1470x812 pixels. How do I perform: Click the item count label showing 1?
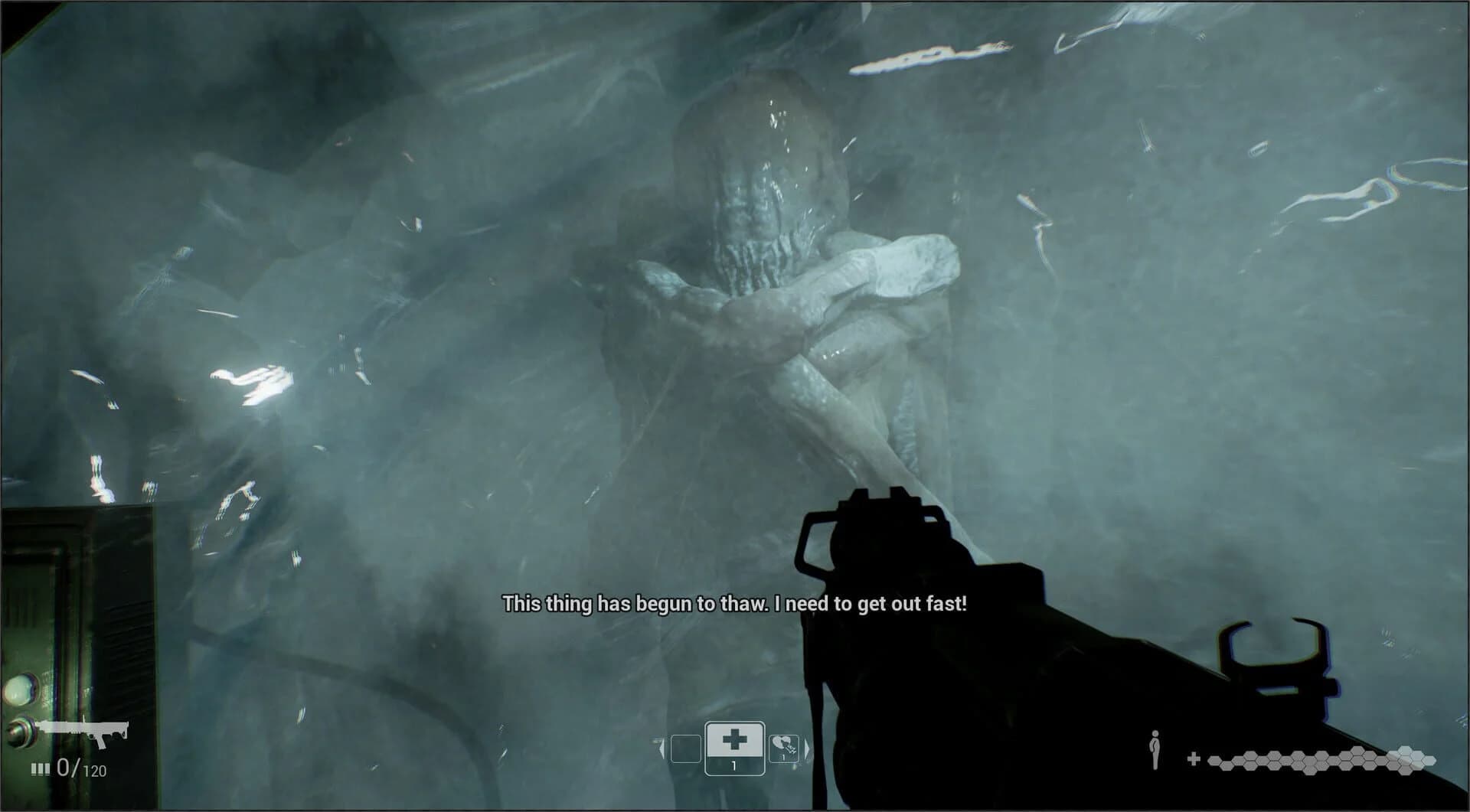[734, 766]
